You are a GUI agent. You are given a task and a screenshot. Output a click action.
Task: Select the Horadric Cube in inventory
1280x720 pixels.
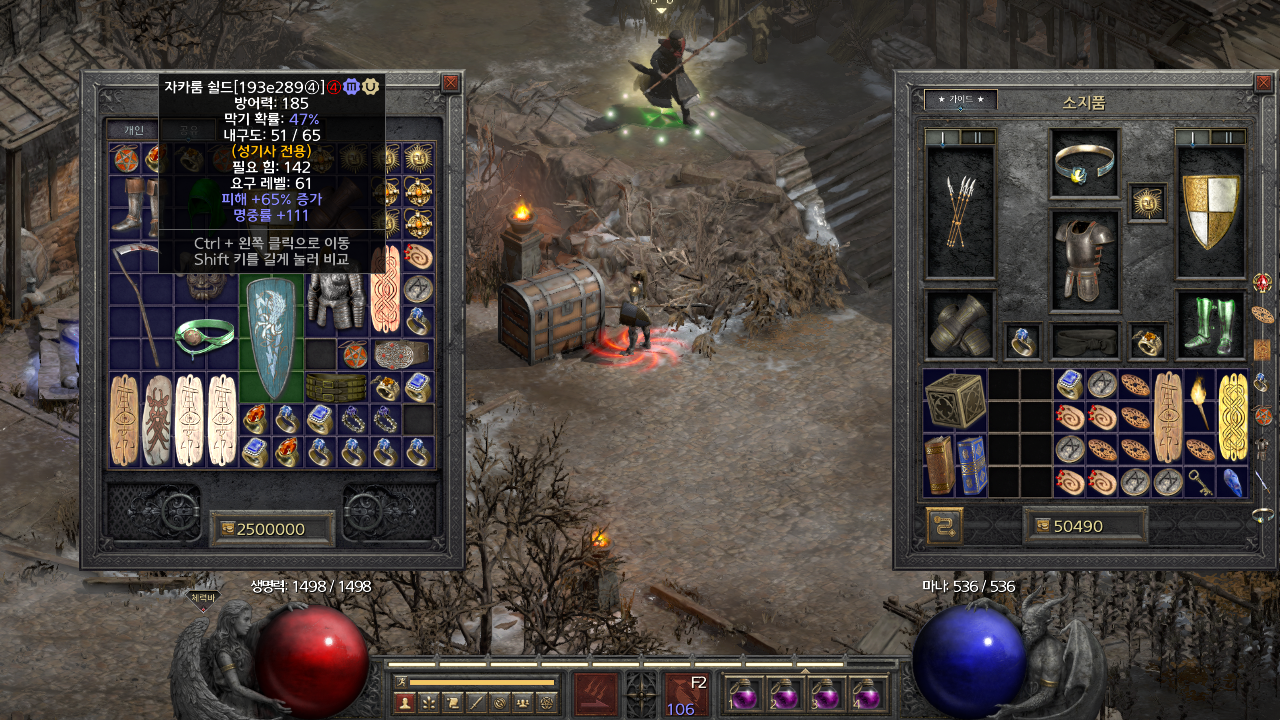954,401
